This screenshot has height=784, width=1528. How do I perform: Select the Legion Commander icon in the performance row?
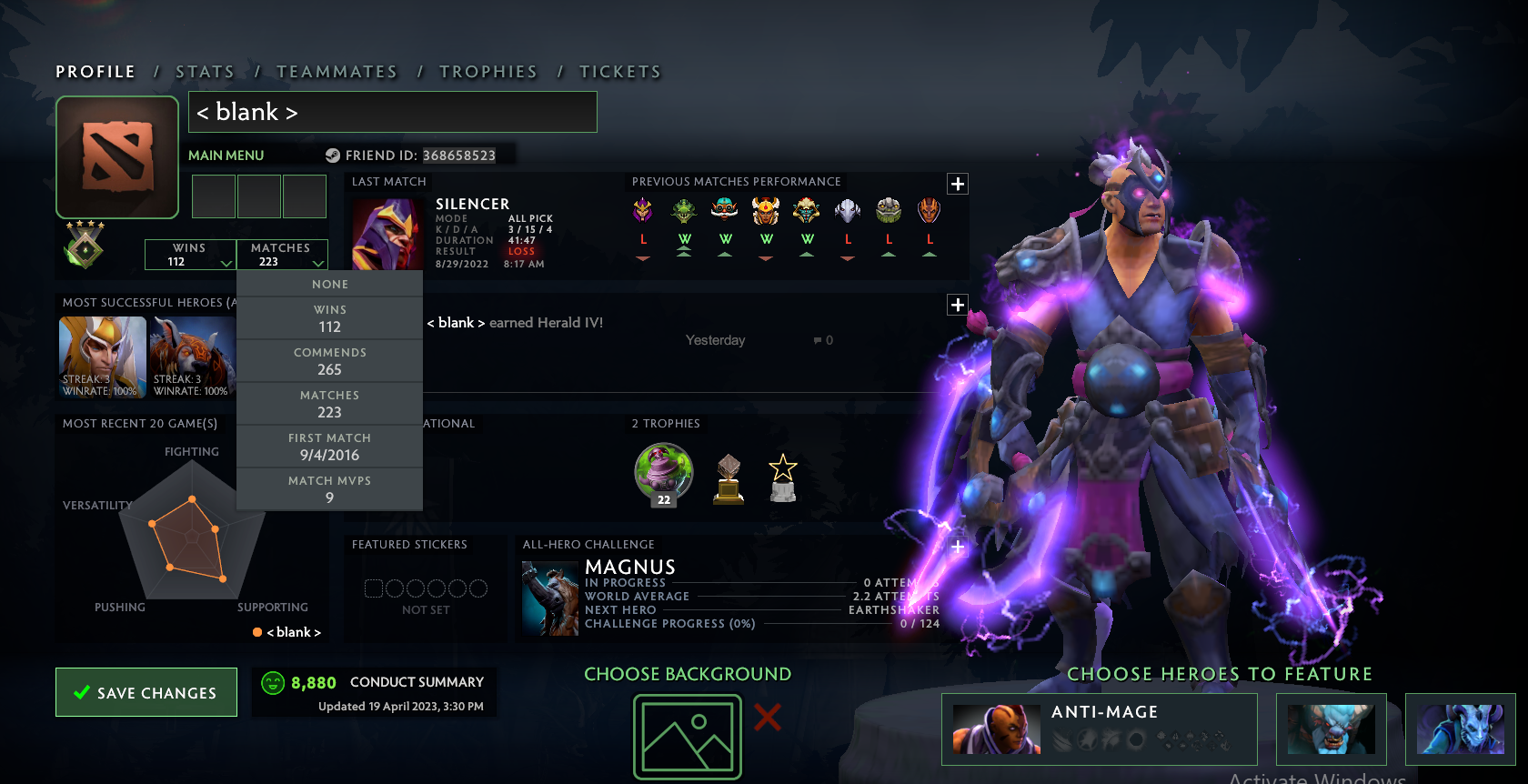pyautogui.click(x=766, y=209)
